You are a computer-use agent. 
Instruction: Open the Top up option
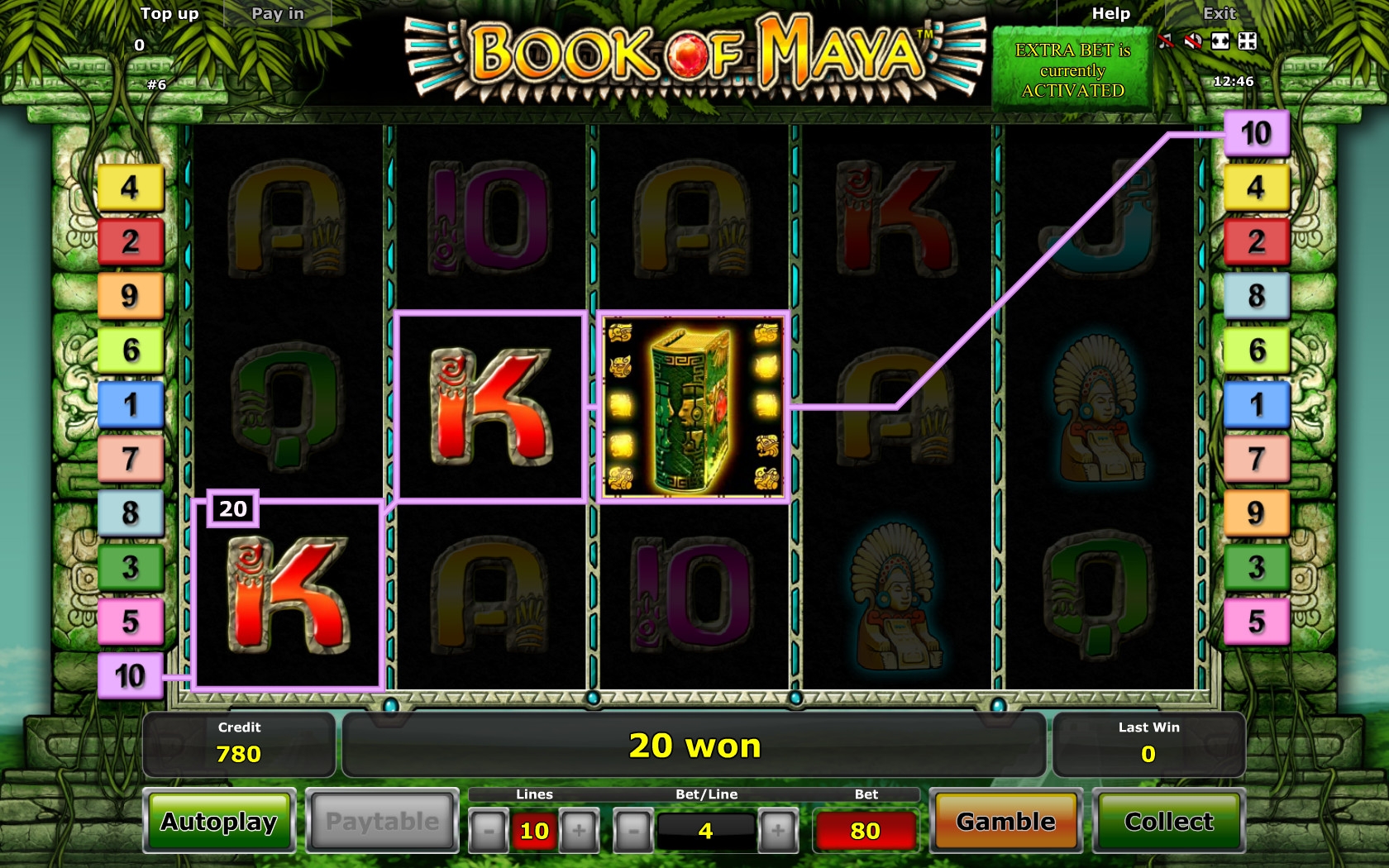pyautogui.click(x=169, y=14)
